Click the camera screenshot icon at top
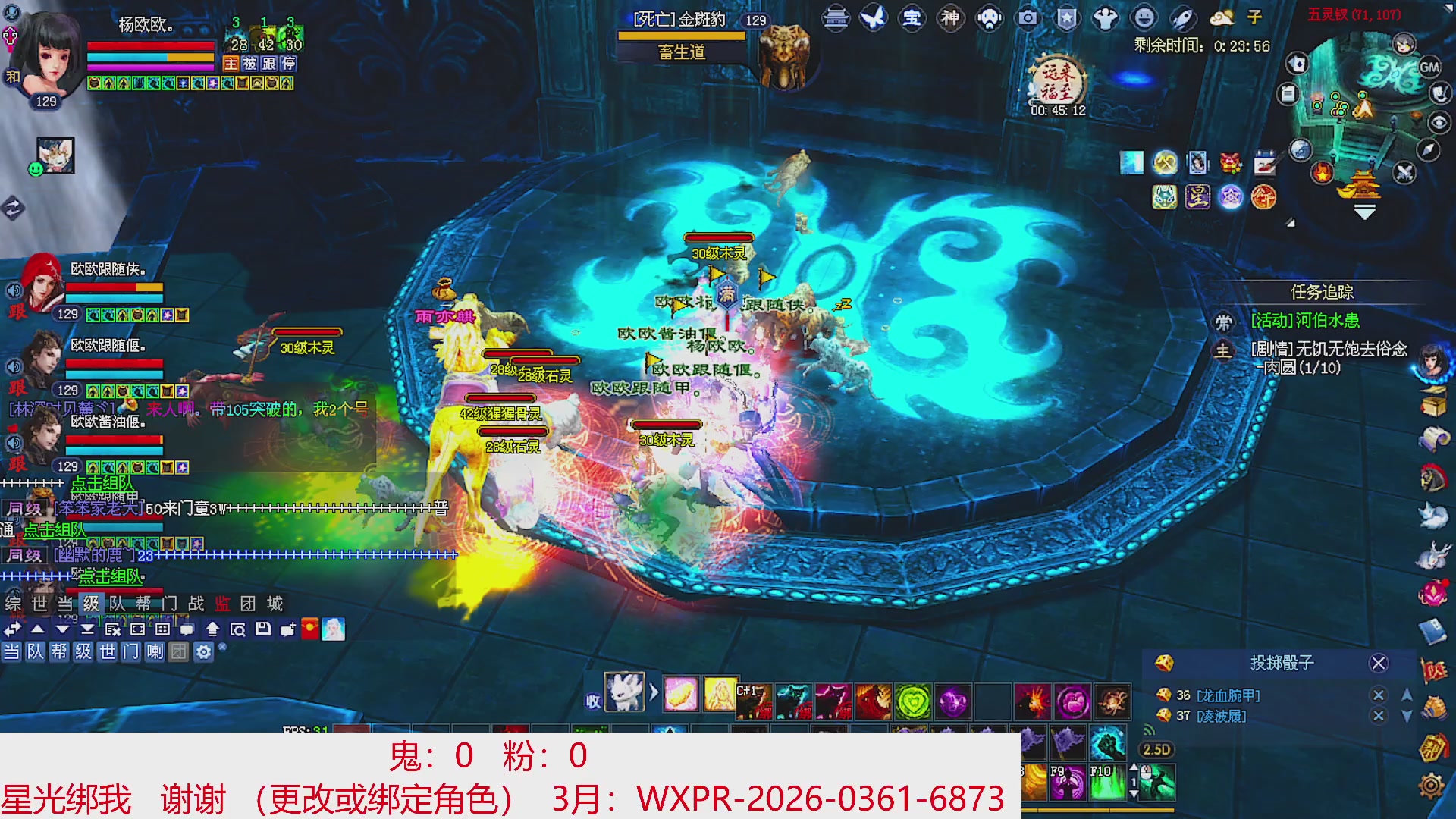1456x819 pixels. (1027, 19)
